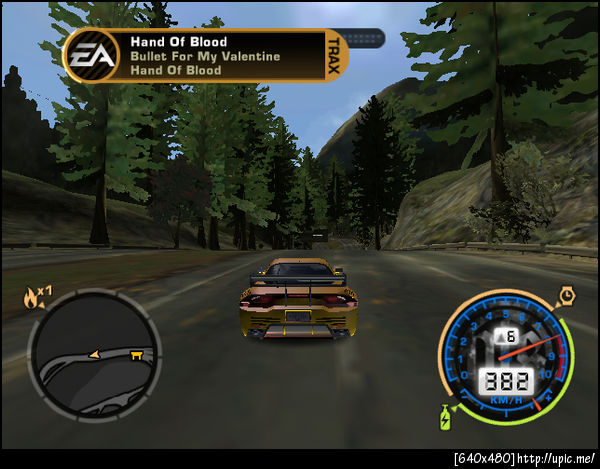Click the circular minimap
Screen dimensions: 600x469
click(94, 355)
